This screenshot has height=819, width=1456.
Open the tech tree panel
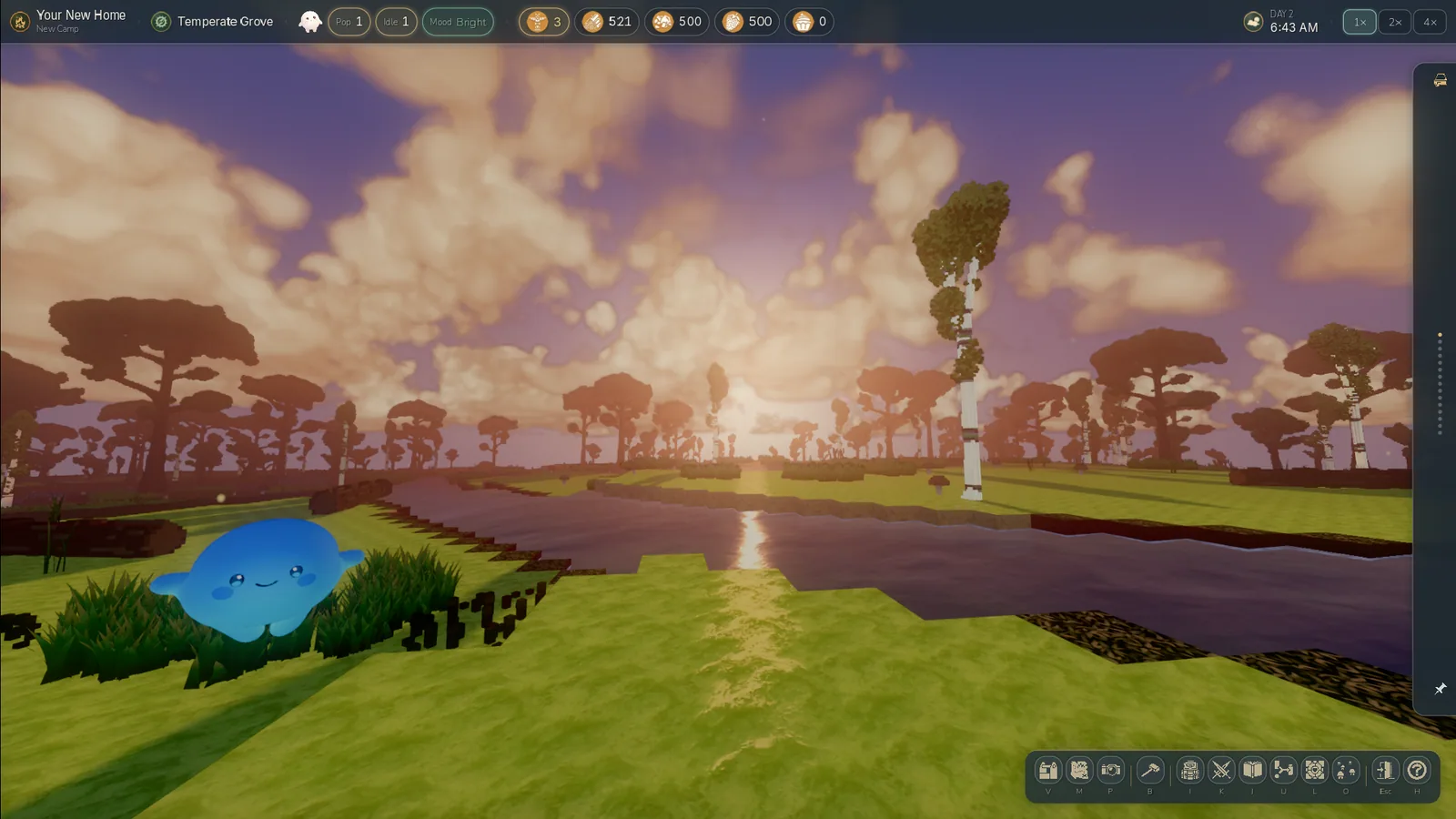[x=1284, y=771]
